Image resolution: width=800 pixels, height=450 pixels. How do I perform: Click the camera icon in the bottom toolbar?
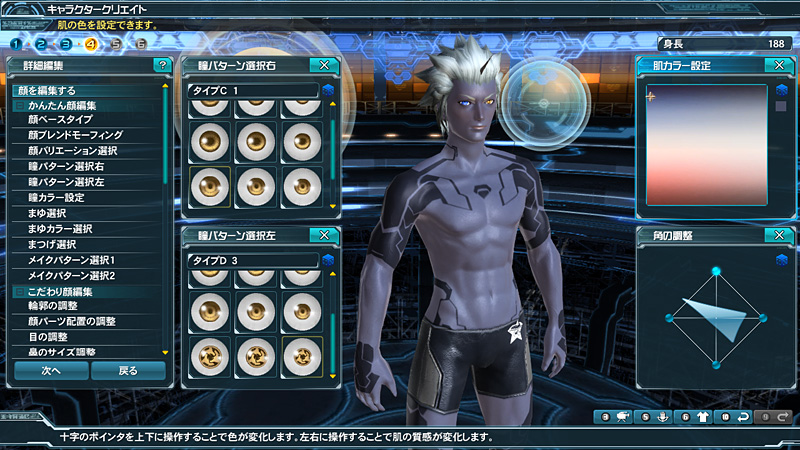621,416
